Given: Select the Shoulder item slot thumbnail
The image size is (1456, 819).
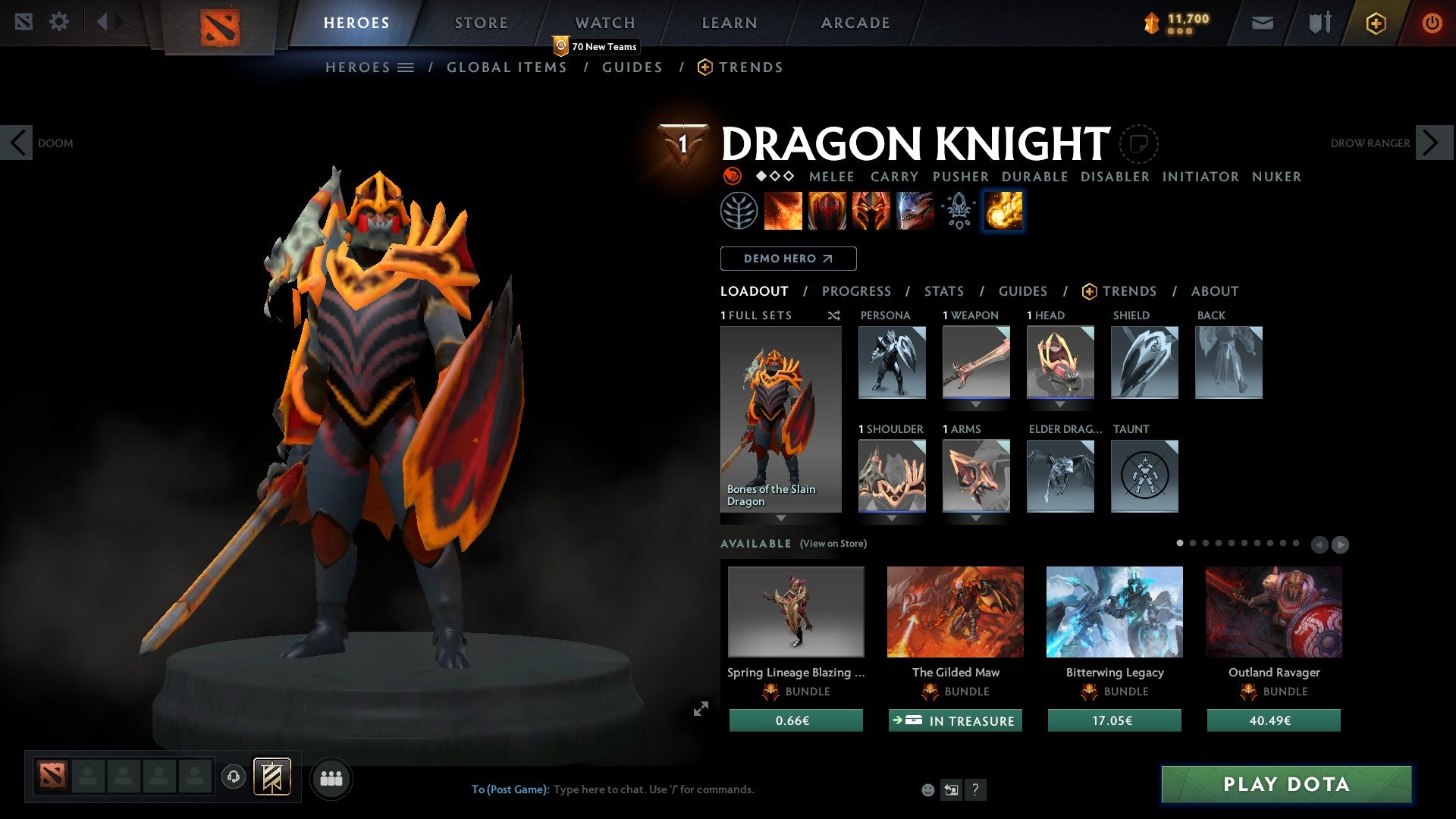Looking at the screenshot, I should point(891,476).
